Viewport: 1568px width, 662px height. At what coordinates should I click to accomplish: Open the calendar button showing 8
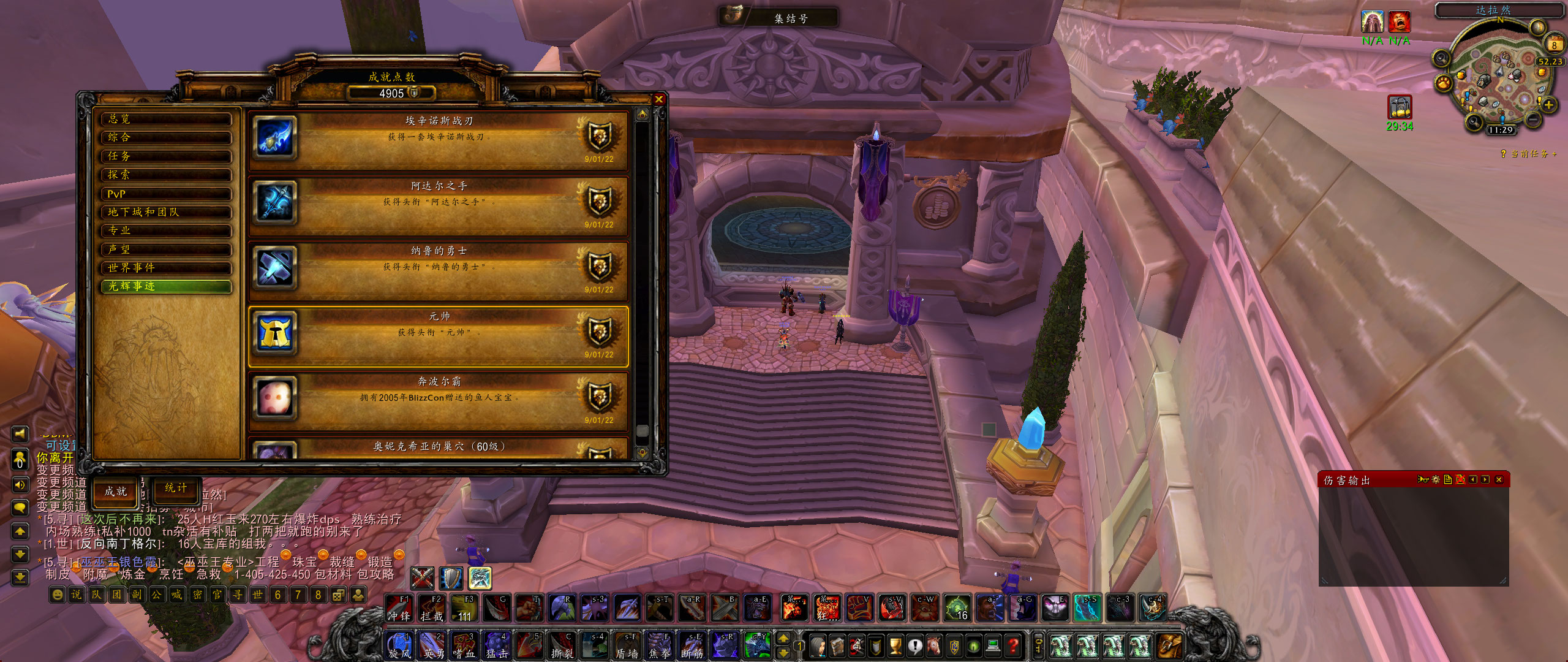point(1554,44)
